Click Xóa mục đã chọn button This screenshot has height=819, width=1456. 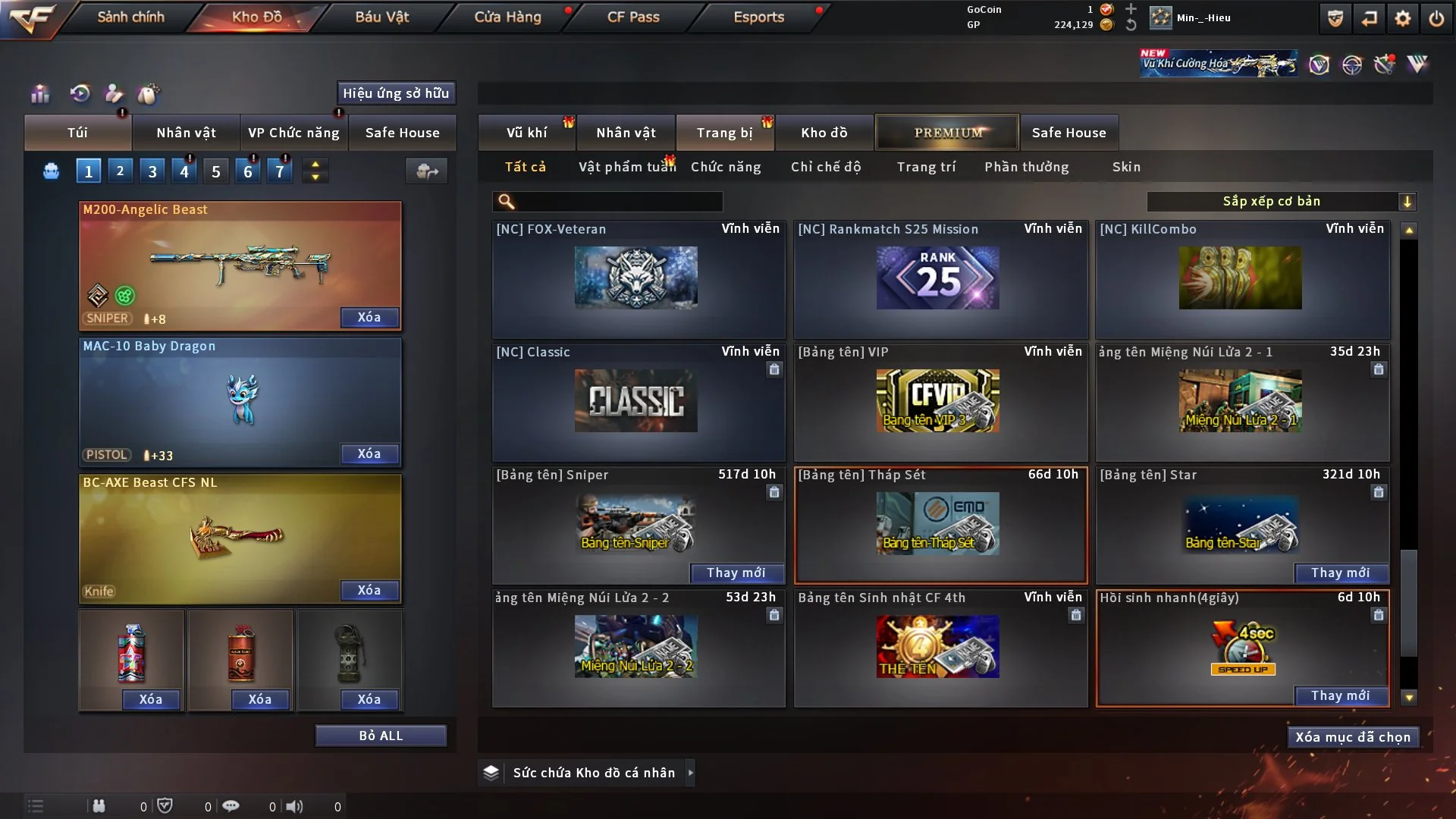(x=1353, y=737)
